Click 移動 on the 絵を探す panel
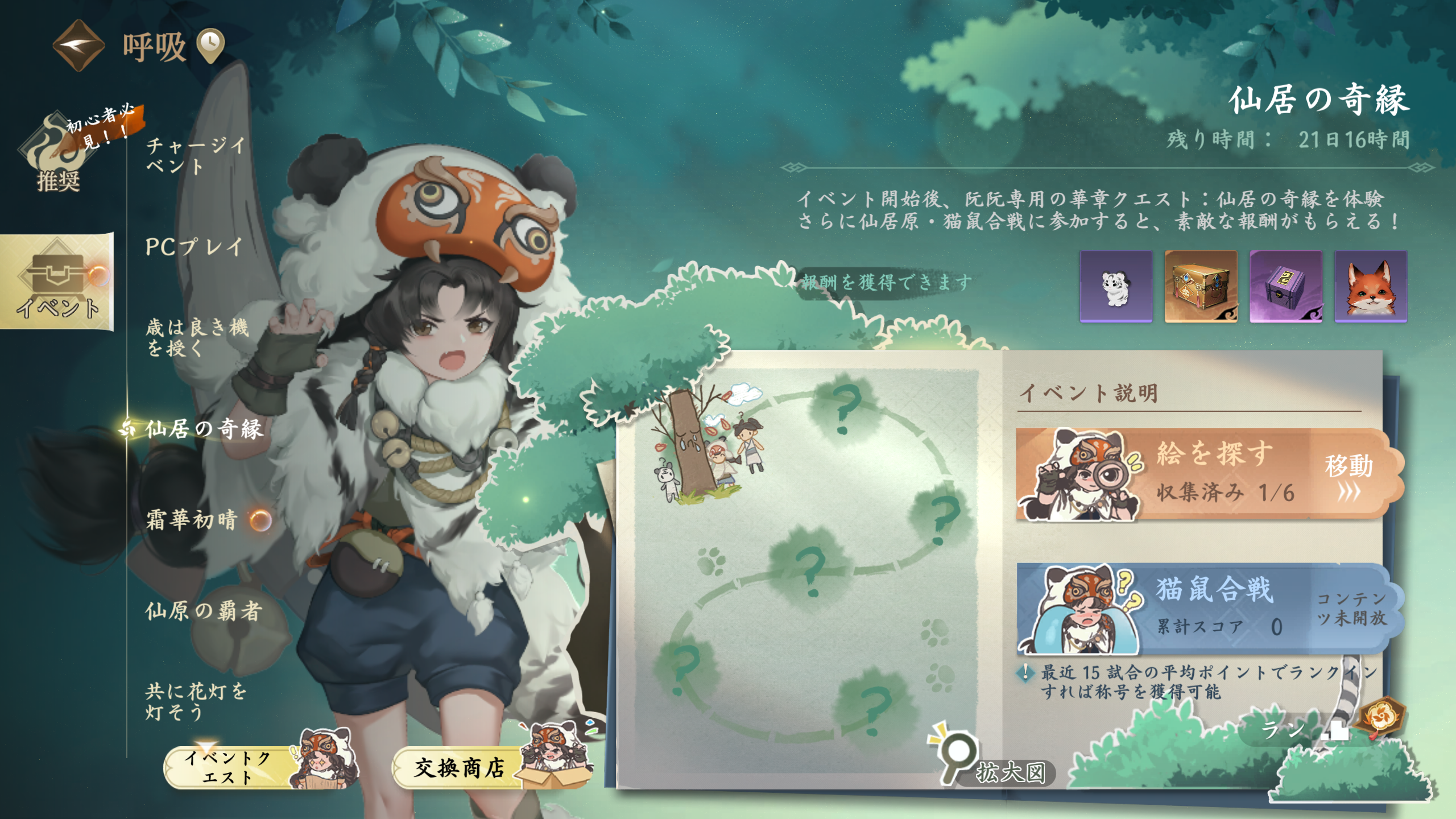The image size is (1456, 819). tap(1349, 474)
